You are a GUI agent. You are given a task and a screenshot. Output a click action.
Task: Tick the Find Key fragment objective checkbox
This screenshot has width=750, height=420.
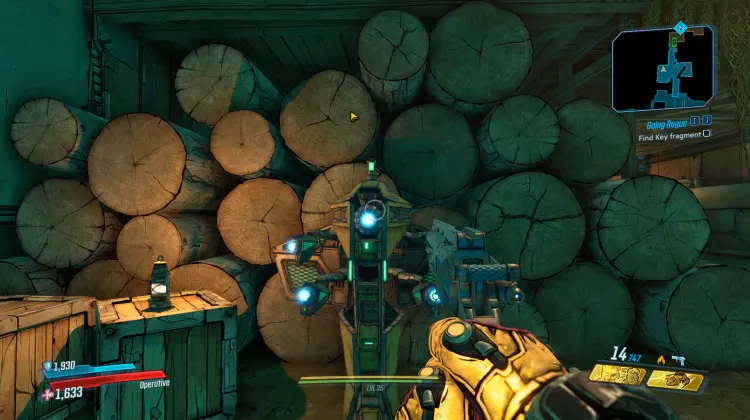pyautogui.click(x=707, y=133)
